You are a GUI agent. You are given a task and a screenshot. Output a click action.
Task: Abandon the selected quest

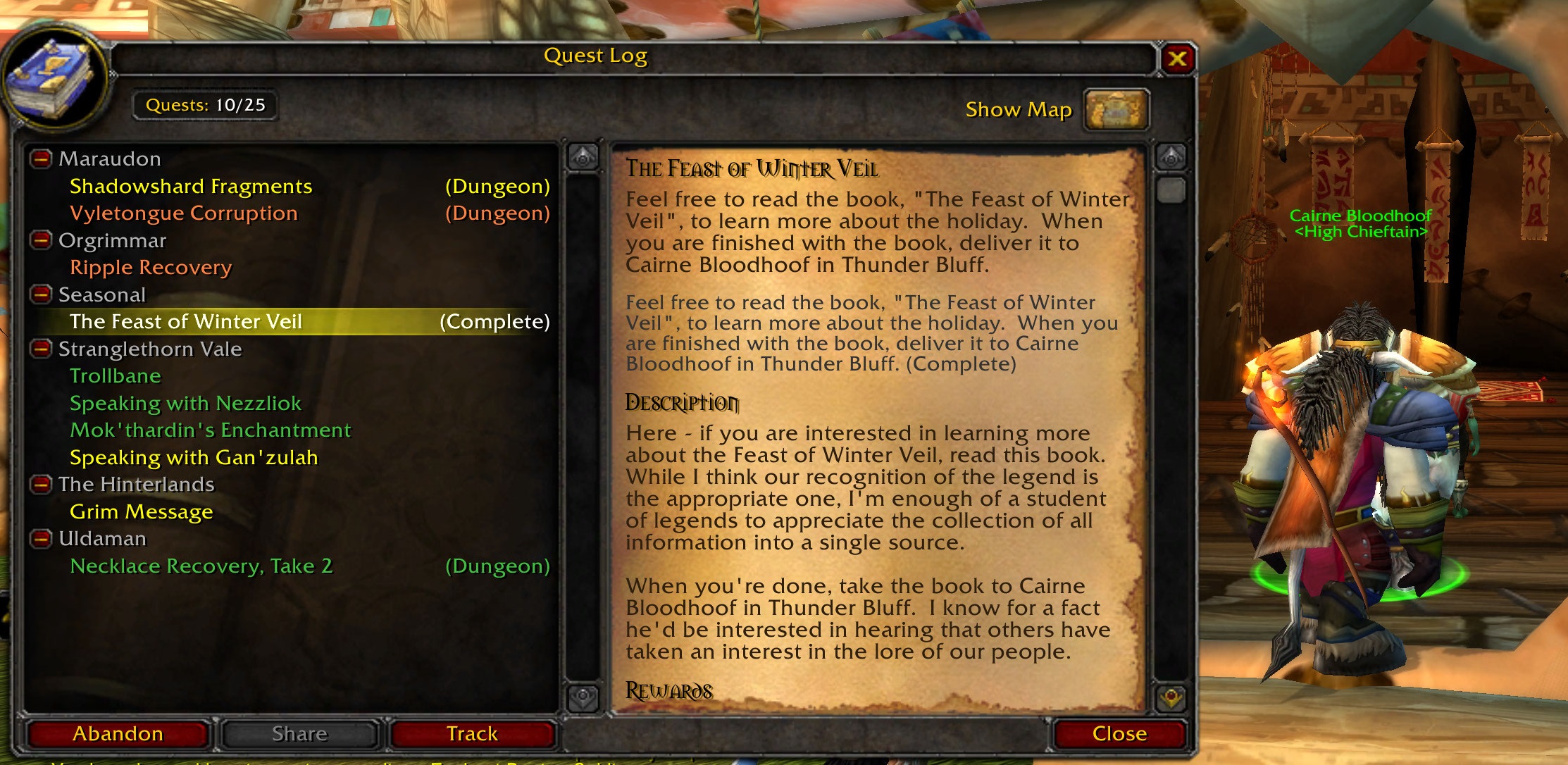point(118,733)
